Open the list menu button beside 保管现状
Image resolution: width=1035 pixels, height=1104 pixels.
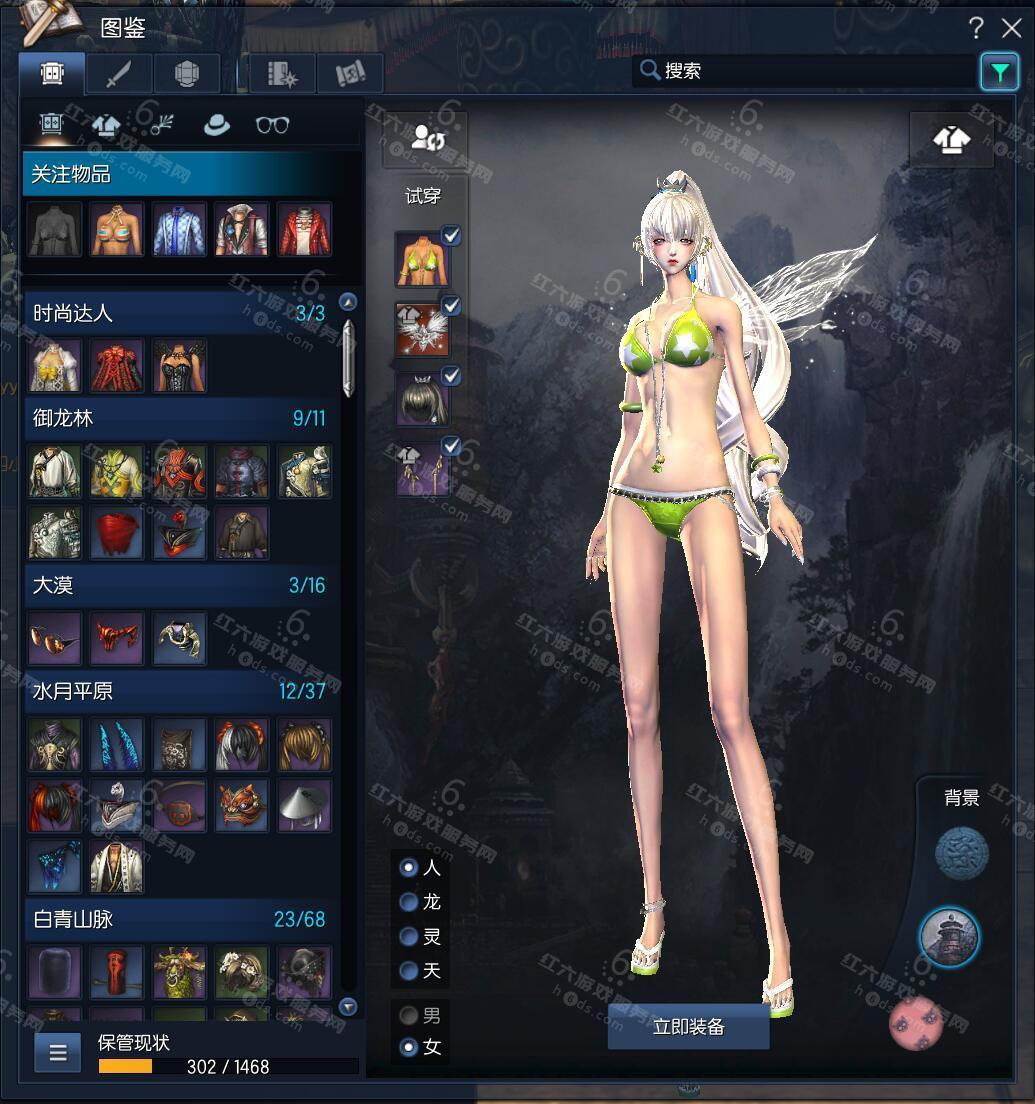point(58,1052)
